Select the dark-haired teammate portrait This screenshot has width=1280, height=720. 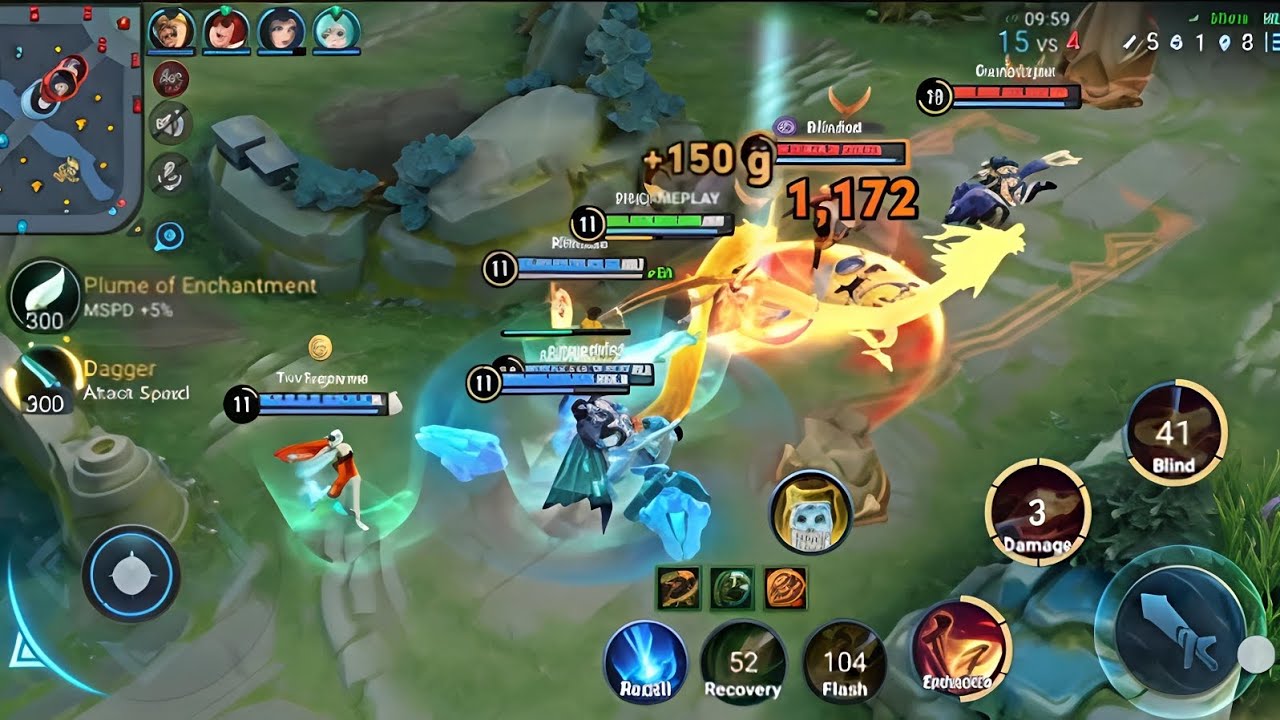[281, 30]
